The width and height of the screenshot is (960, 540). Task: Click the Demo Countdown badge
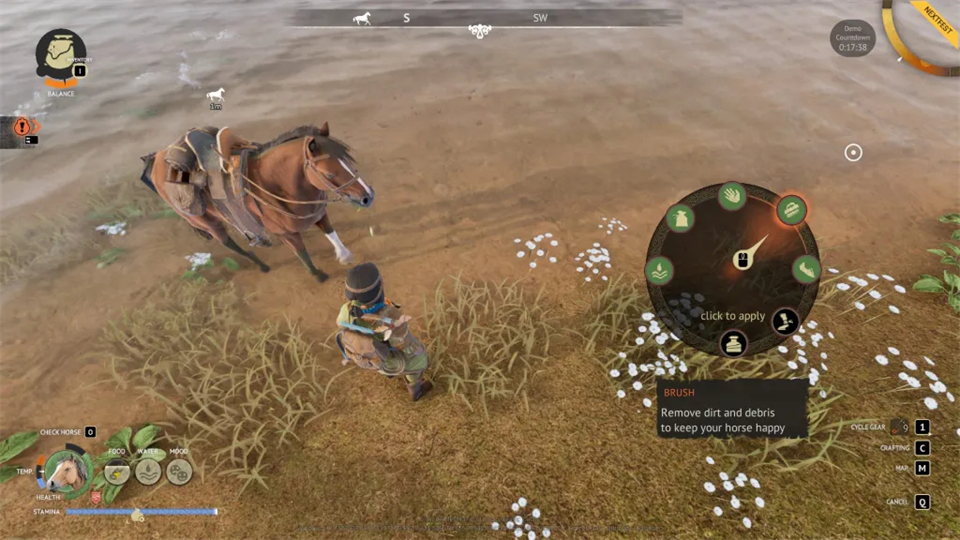(x=853, y=38)
